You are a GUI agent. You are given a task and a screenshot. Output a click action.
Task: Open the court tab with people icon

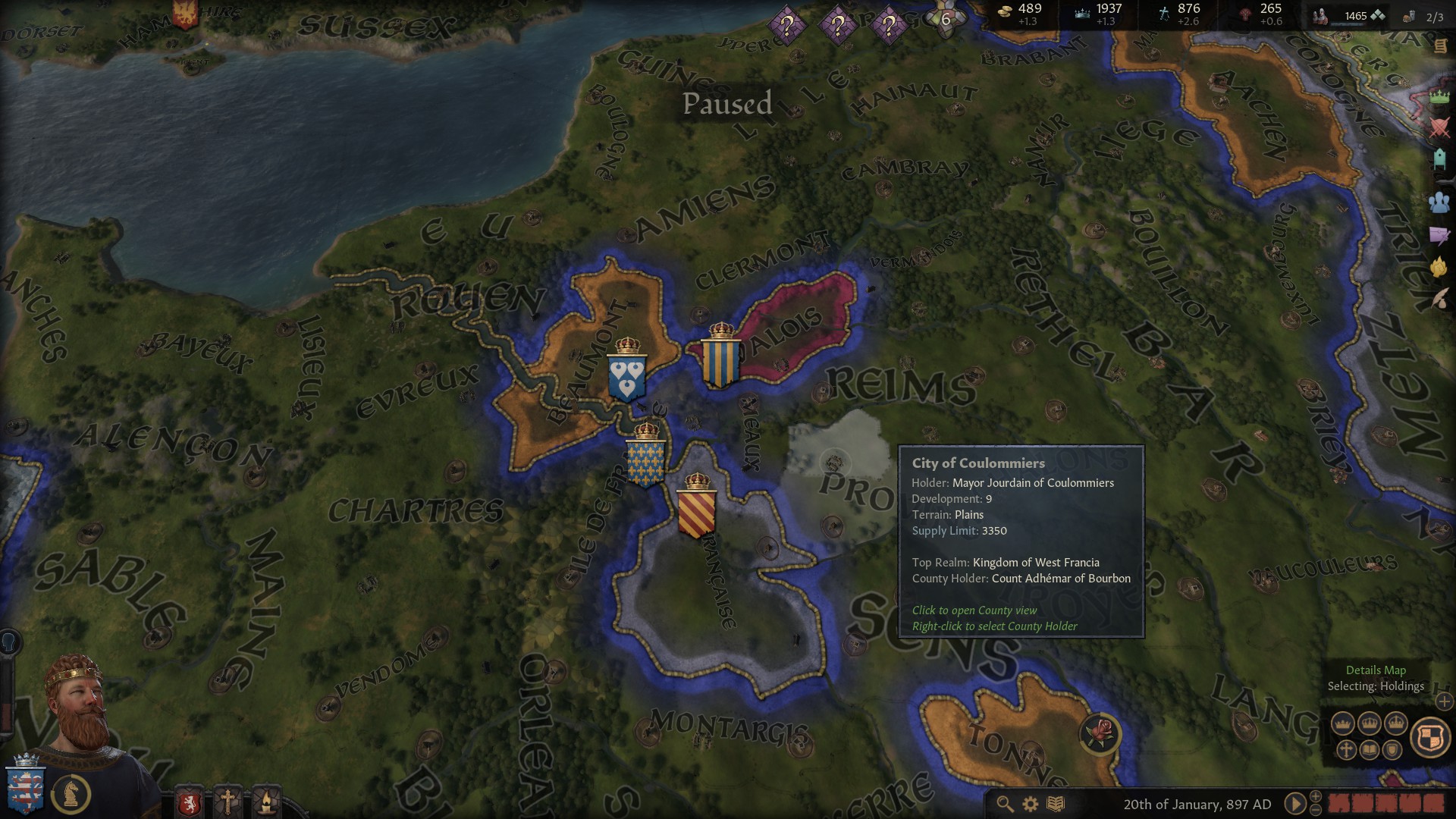1439,202
